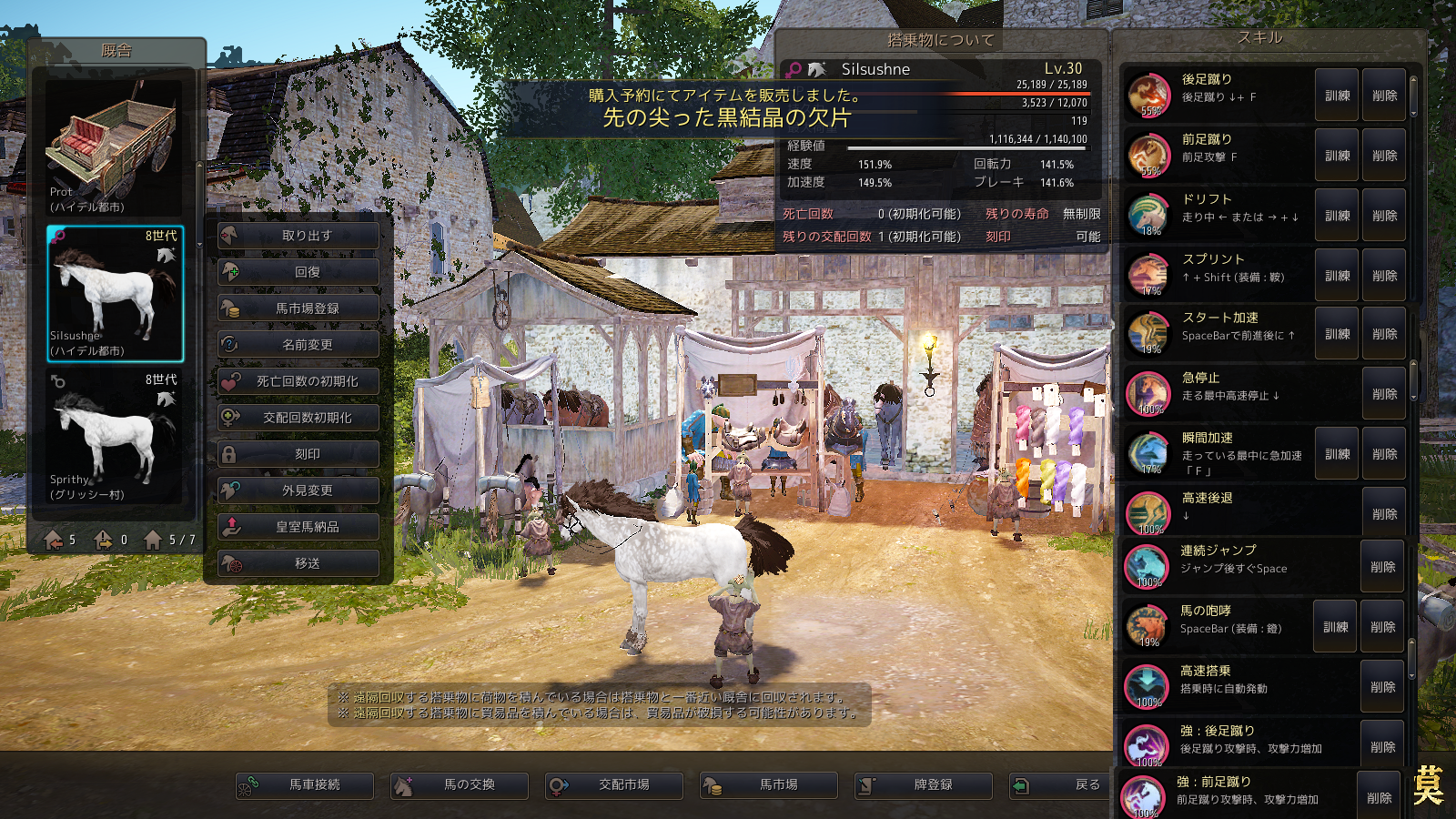Register horse with 馬市場登録 button
The width and height of the screenshot is (1456, 819).
pyautogui.click(x=298, y=308)
